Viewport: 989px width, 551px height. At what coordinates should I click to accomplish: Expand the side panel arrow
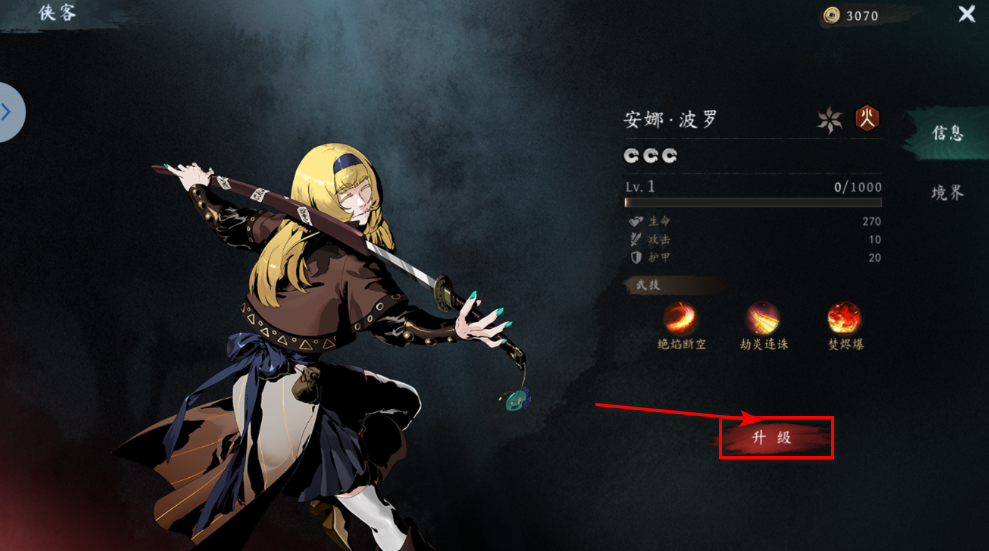pyautogui.click(x=8, y=112)
